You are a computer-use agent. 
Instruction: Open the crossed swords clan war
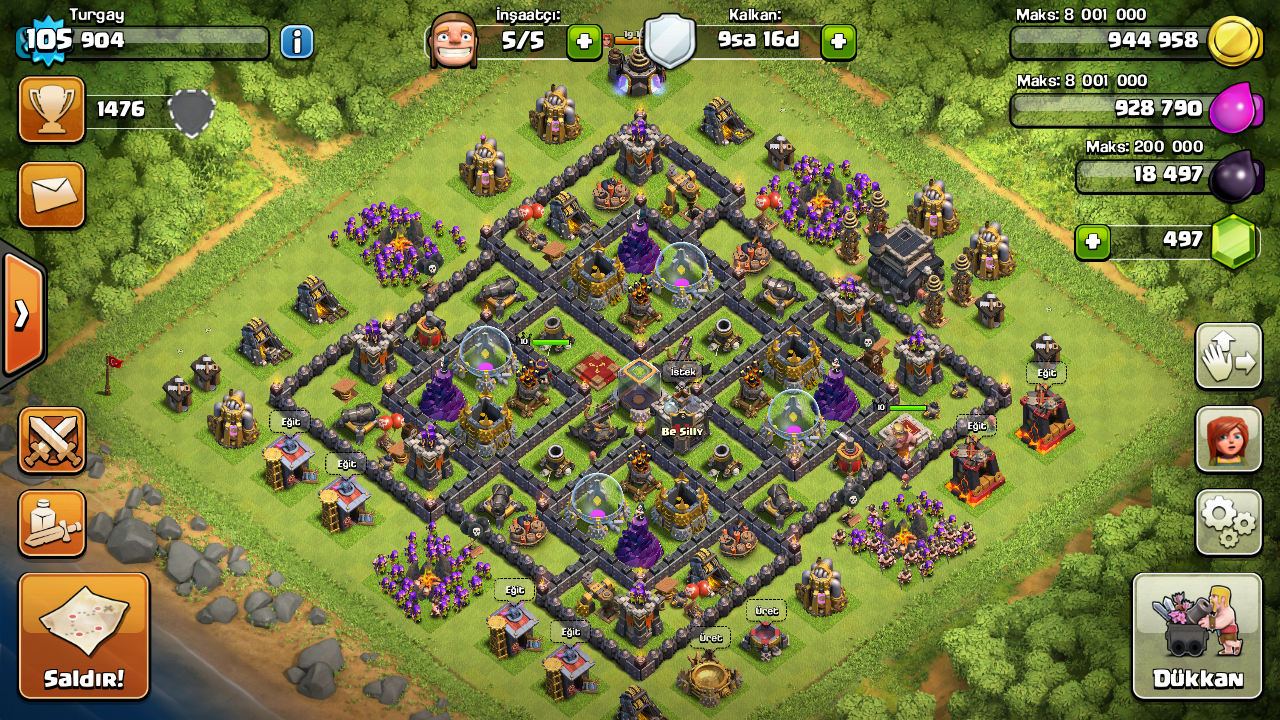point(52,440)
